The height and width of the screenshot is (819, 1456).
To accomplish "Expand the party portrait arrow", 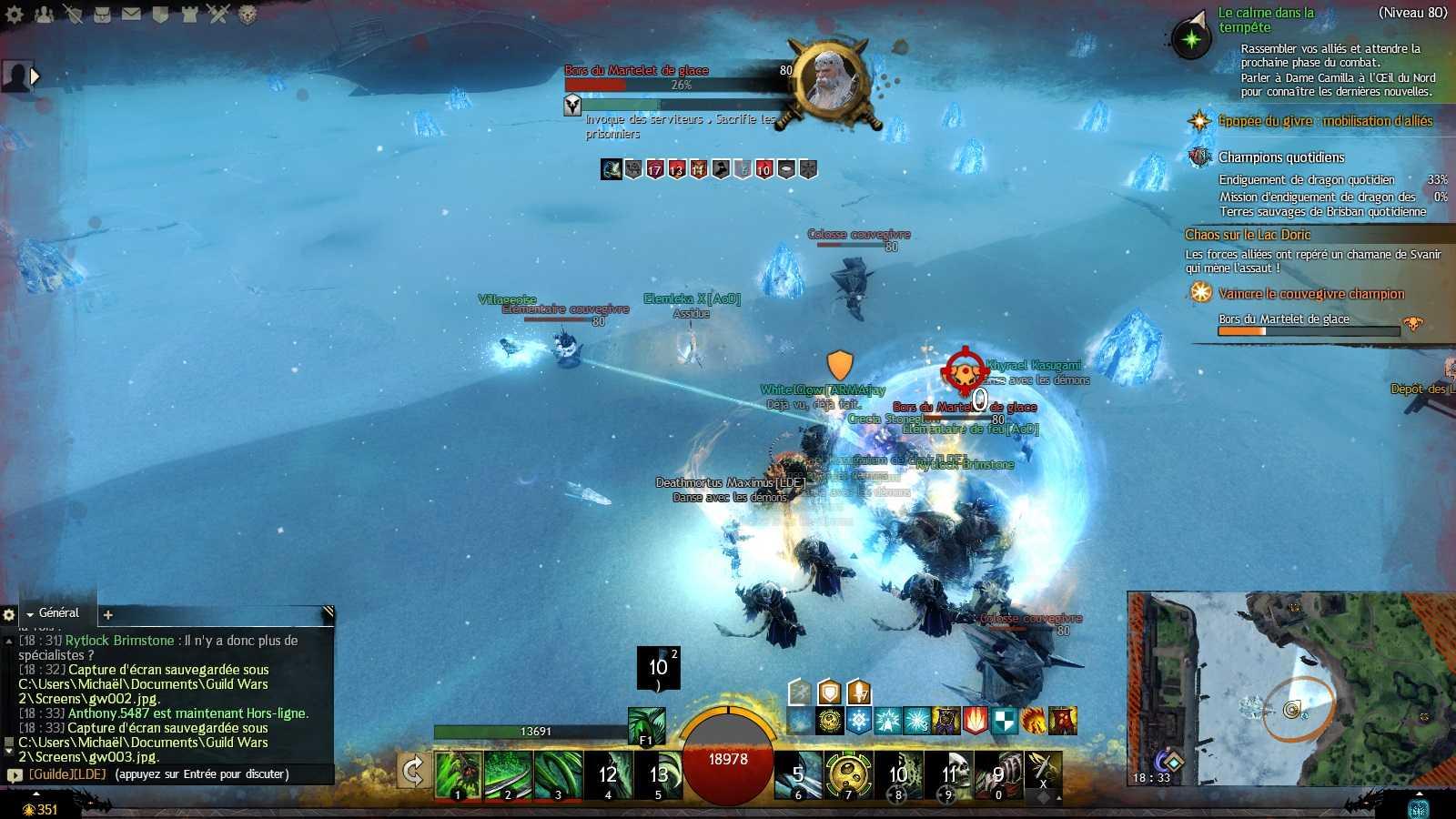I will coord(35,76).
